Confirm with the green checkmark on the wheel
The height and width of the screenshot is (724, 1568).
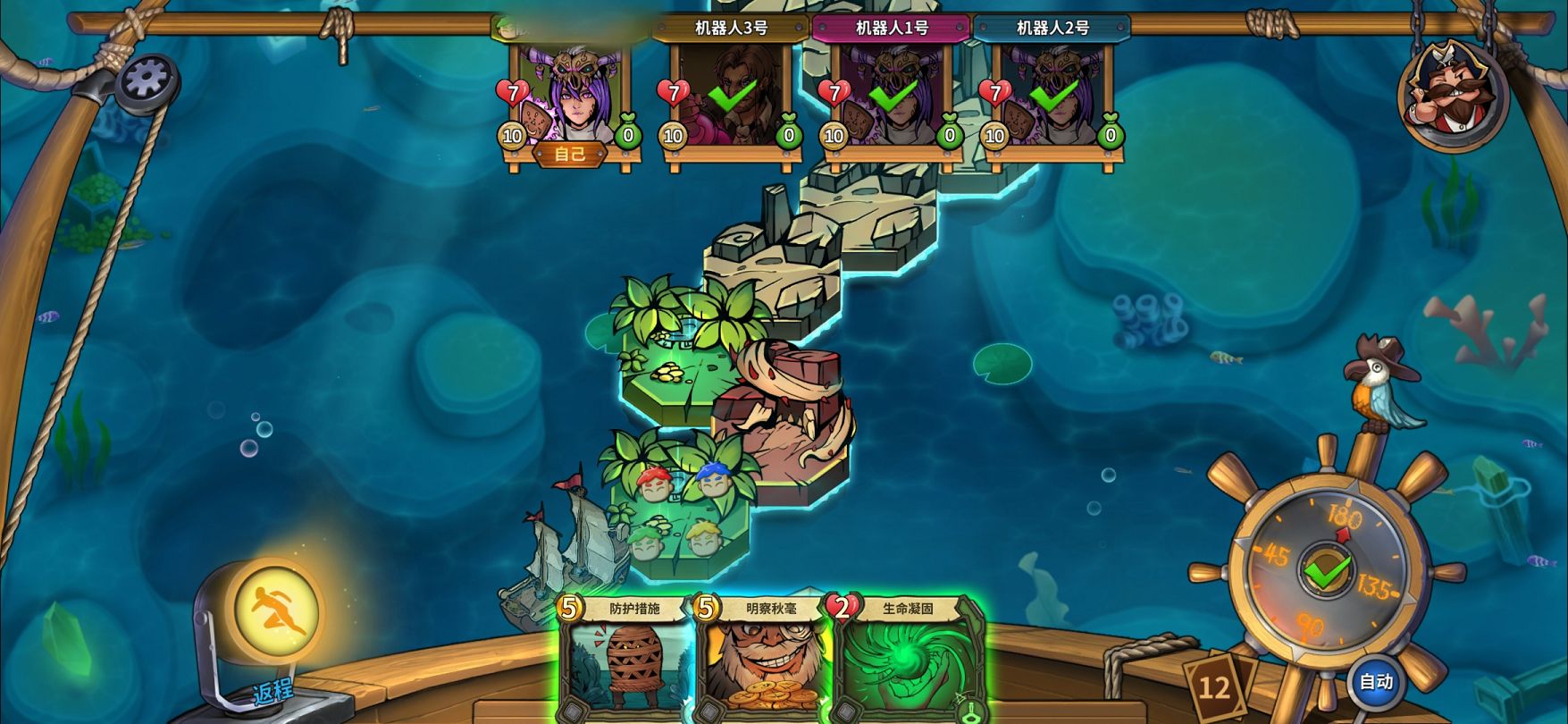tap(1327, 571)
